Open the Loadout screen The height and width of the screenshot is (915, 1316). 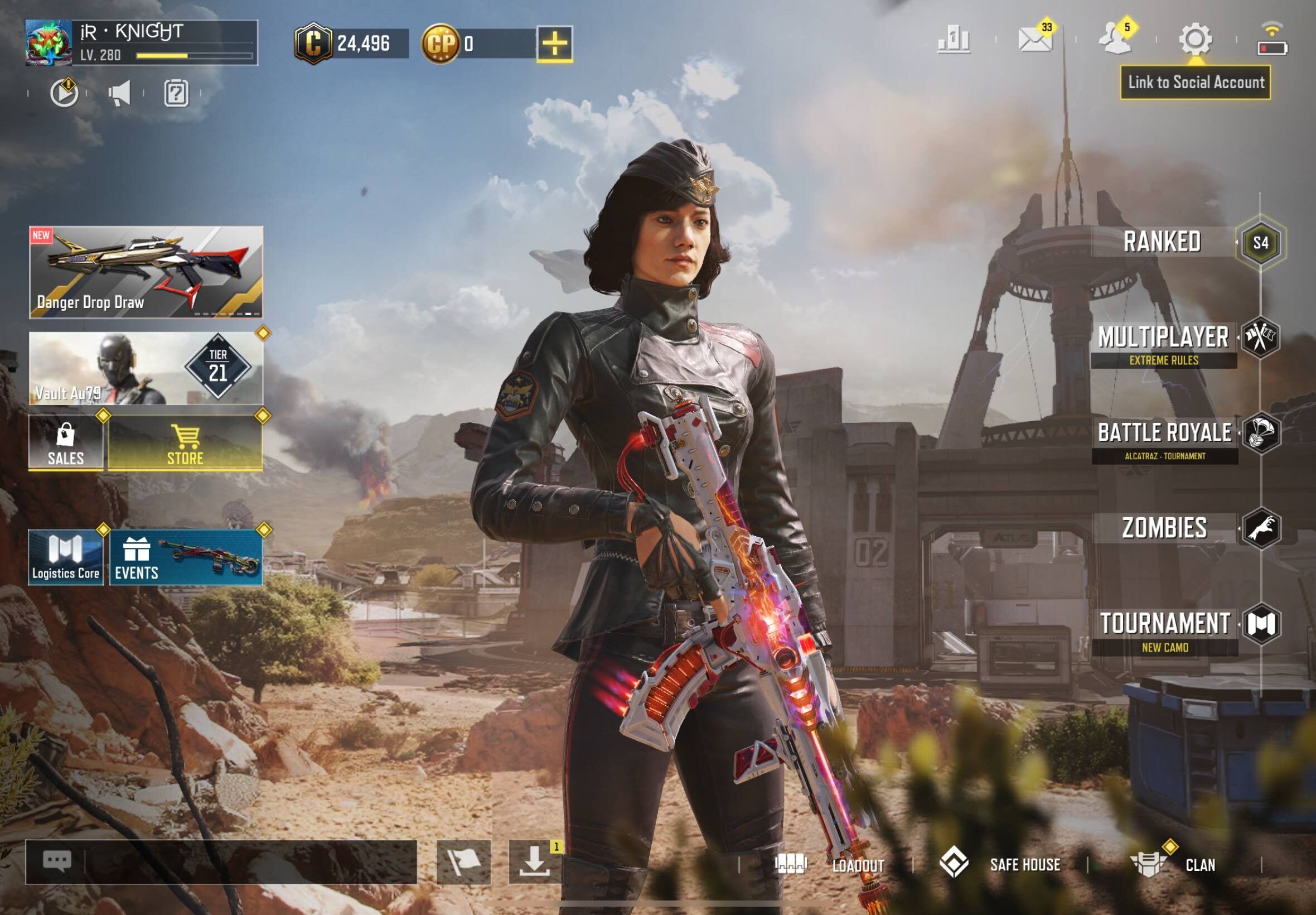830,864
